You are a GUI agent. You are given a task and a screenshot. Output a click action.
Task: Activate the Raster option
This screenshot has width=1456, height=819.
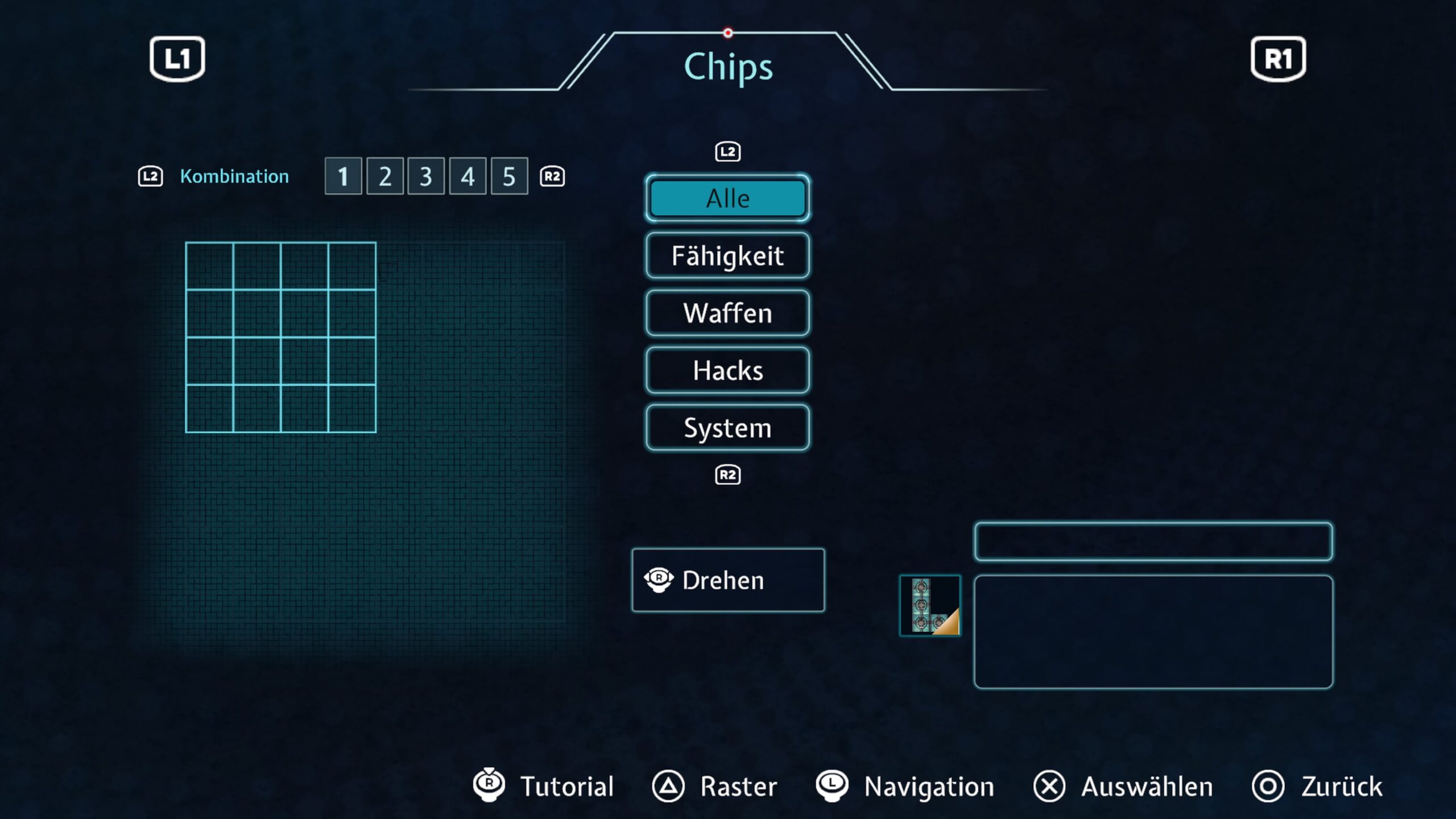click(x=715, y=787)
